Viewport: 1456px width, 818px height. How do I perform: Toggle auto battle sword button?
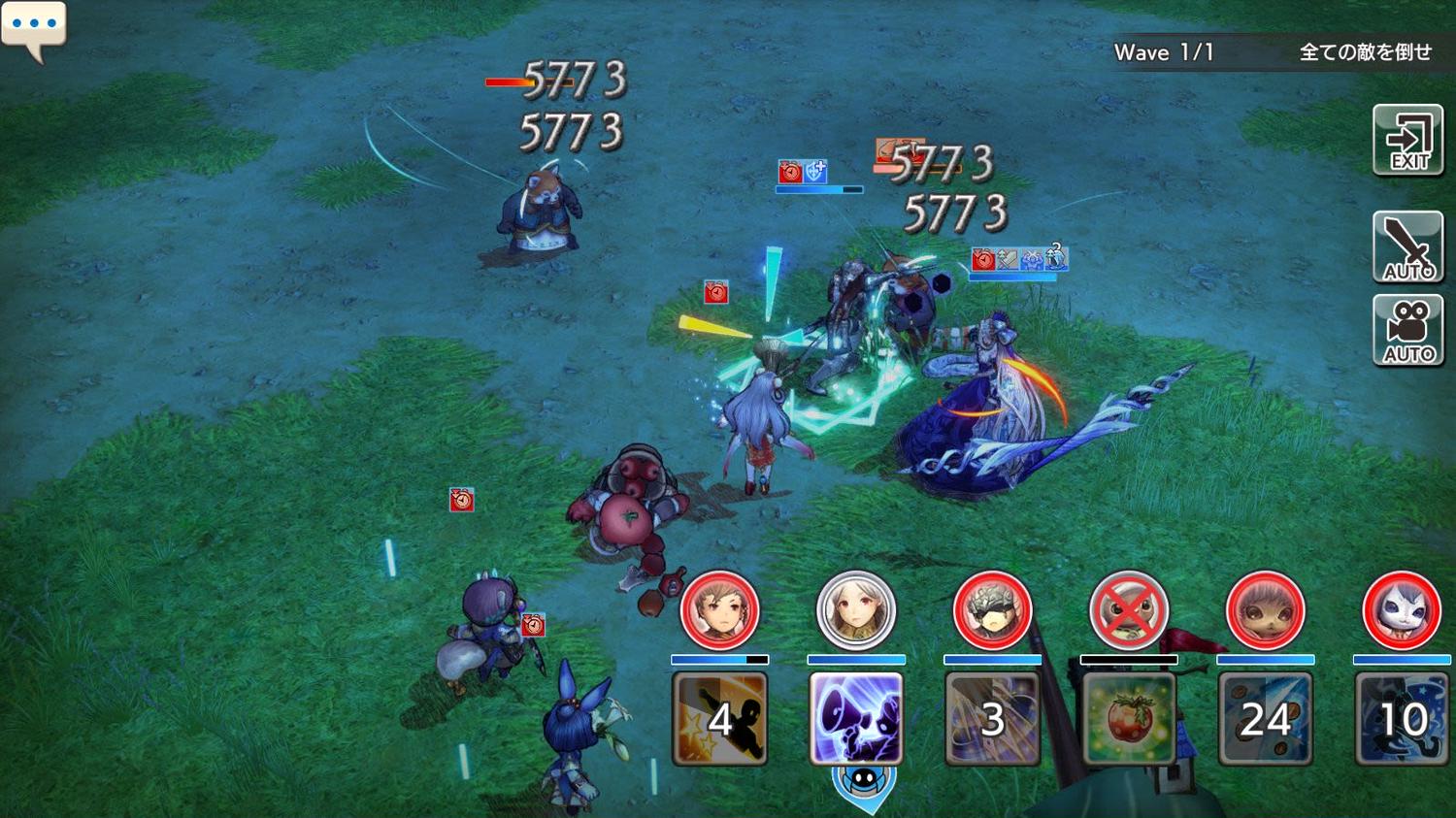tap(1408, 247)
